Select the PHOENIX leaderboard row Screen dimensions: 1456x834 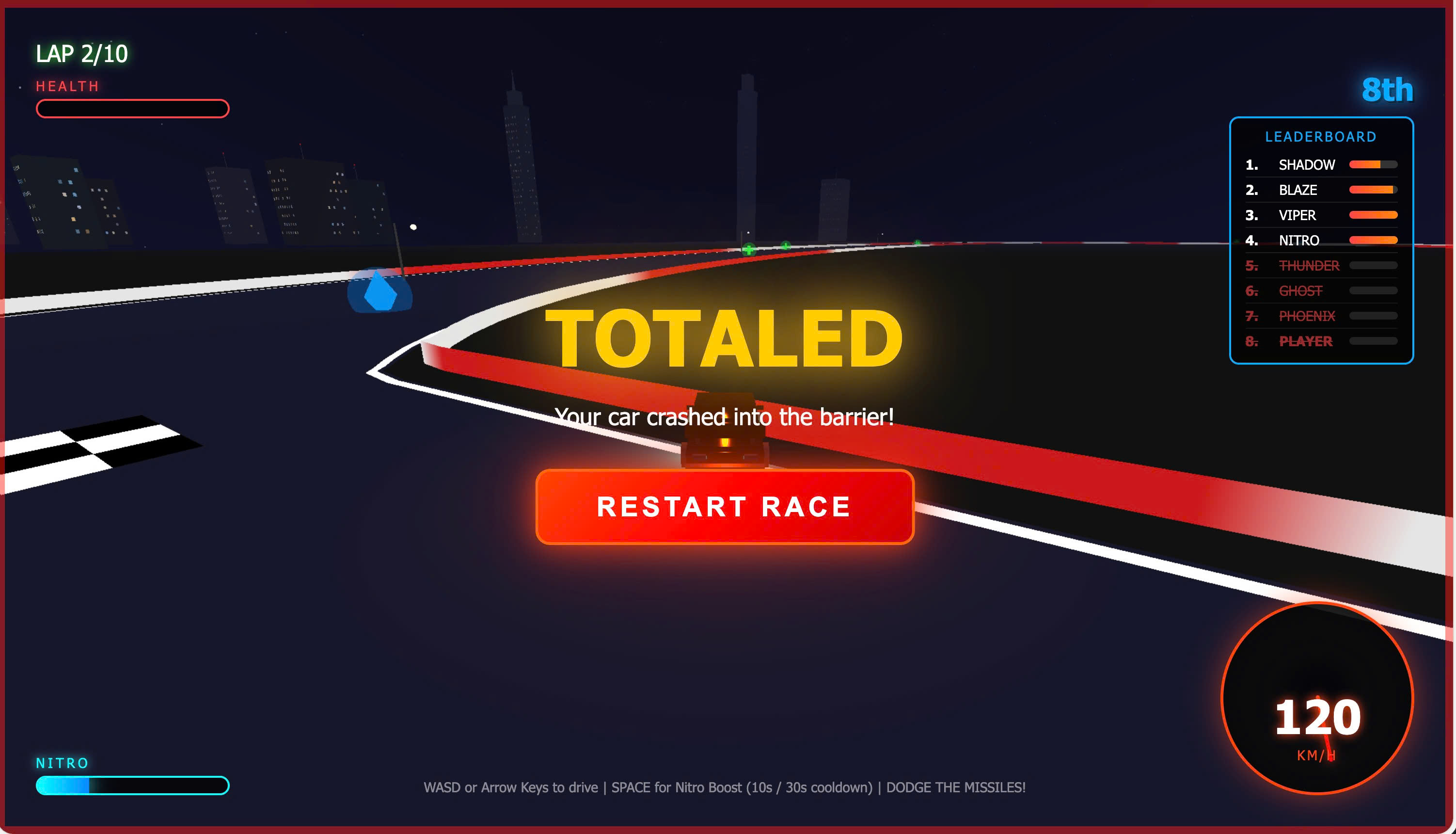click(x=1308, y=316)
